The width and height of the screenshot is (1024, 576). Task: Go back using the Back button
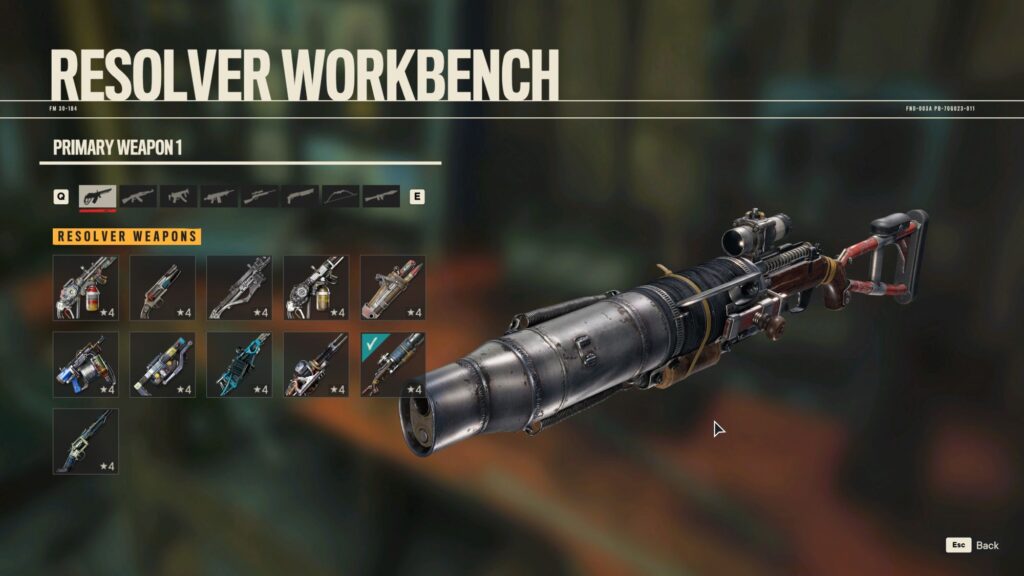pos(973,545)
